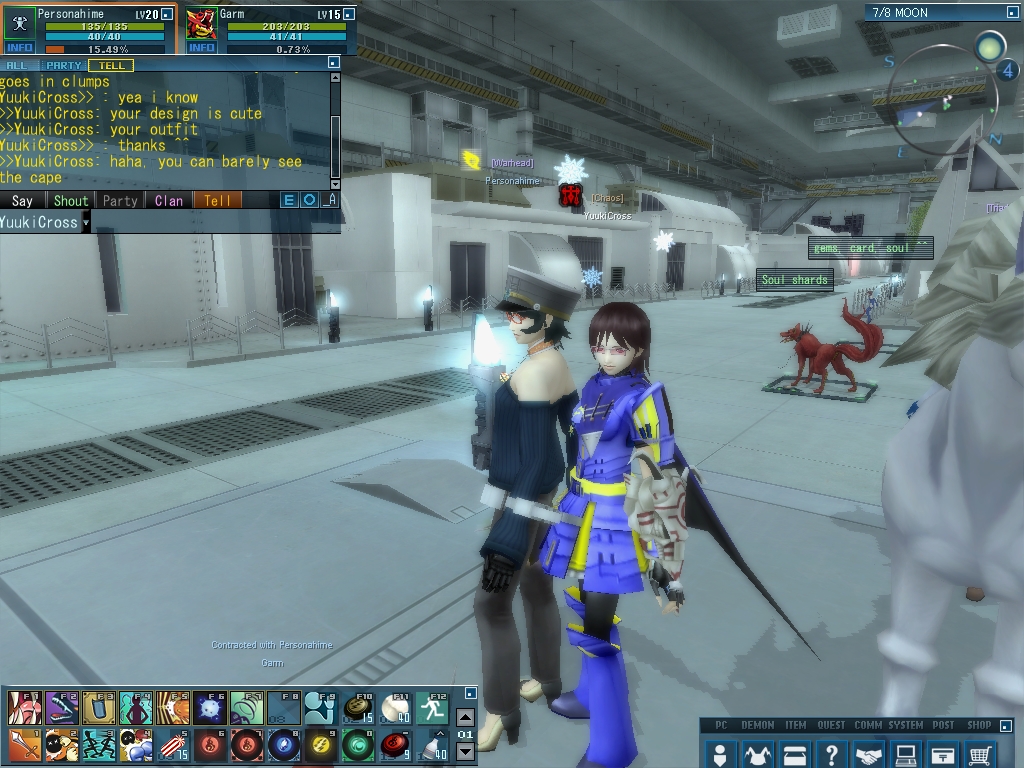Image resolution: width=1024 pixels, height=768 pixels.
Task: Select the Clan chat channel
Action: coord(169,201)
